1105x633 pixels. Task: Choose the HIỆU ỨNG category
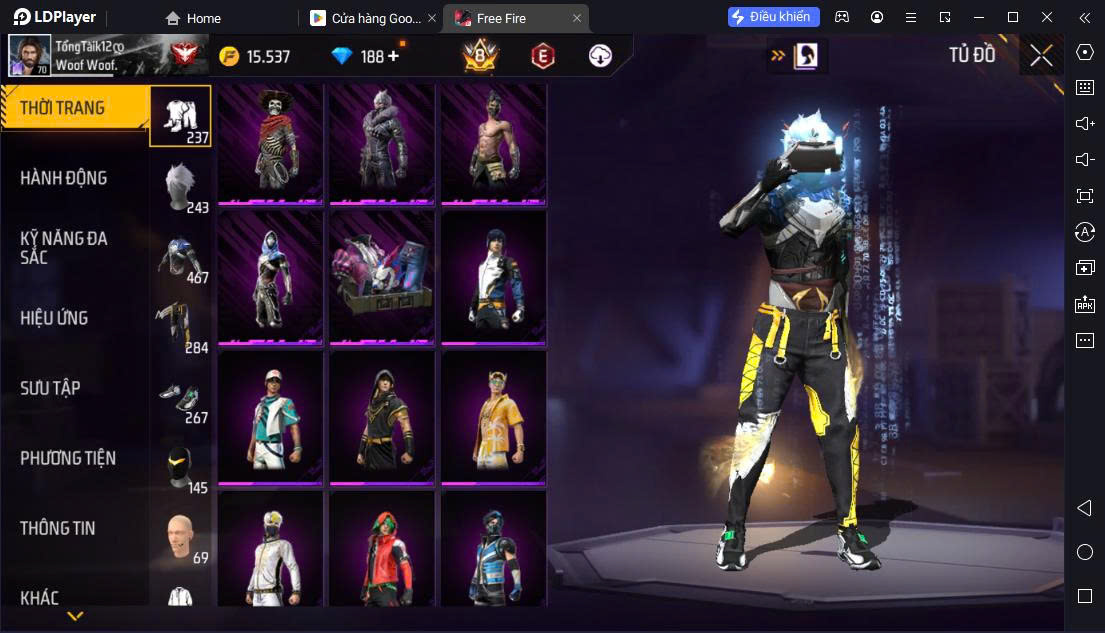(x=55, y=318)
